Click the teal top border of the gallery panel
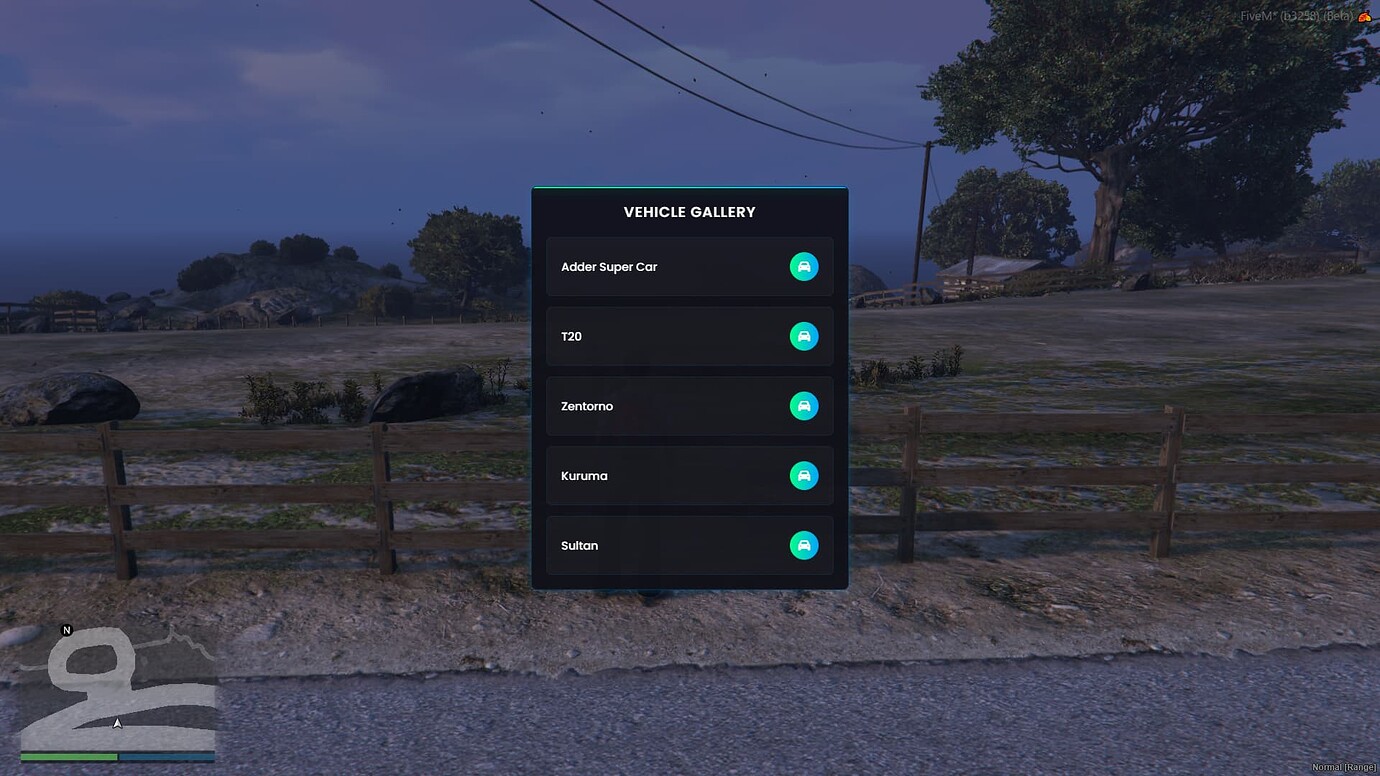The height and width of the screenshot is (776, 1380). (689, 187)
